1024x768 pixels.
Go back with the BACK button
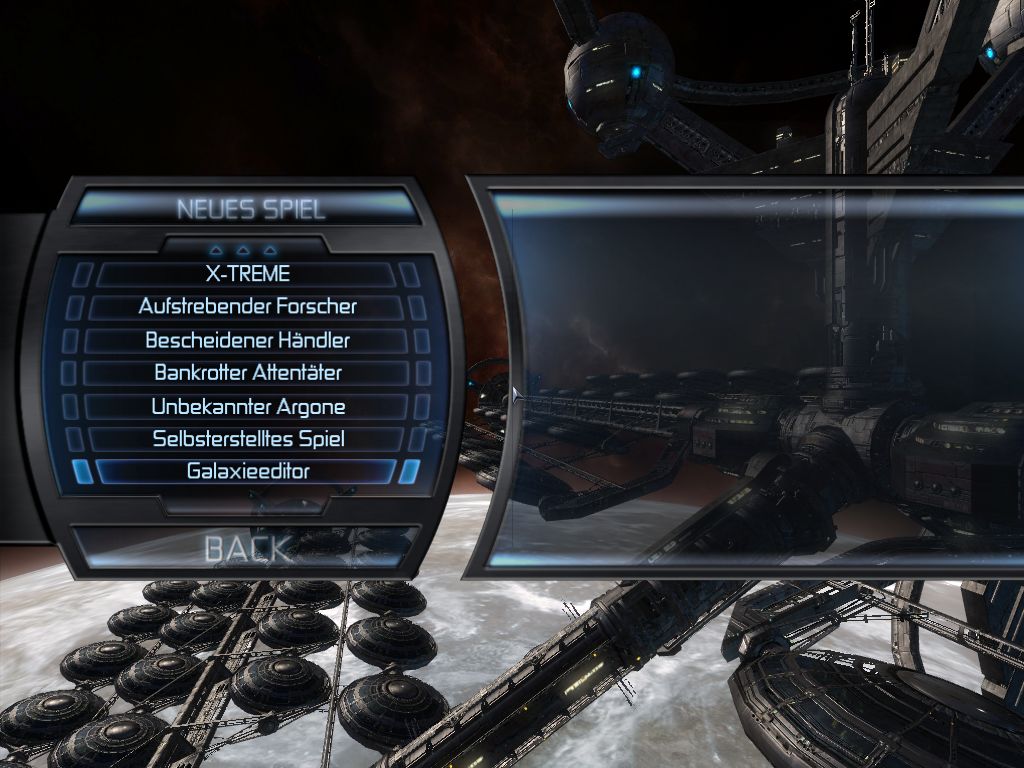(247, 547)
